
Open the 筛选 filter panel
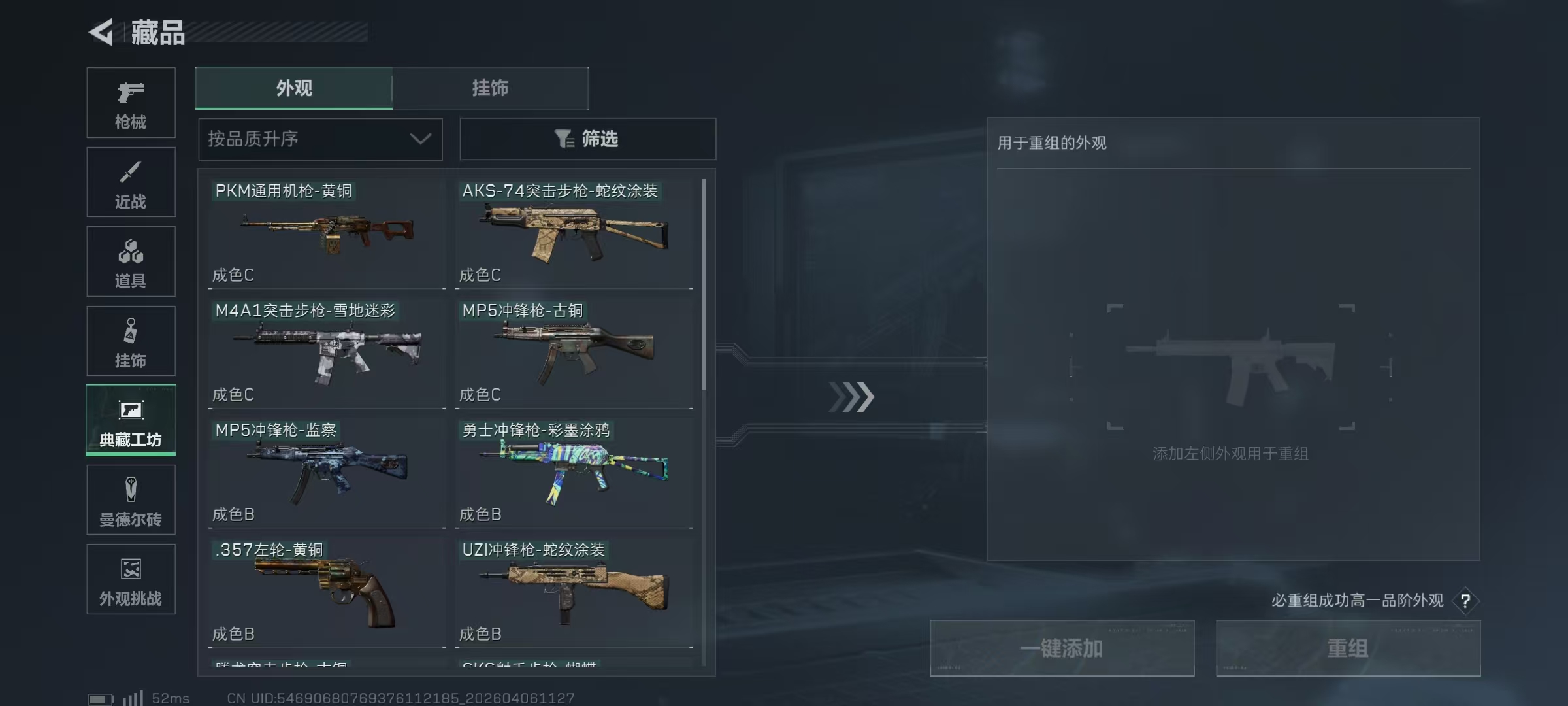[587, 139]
